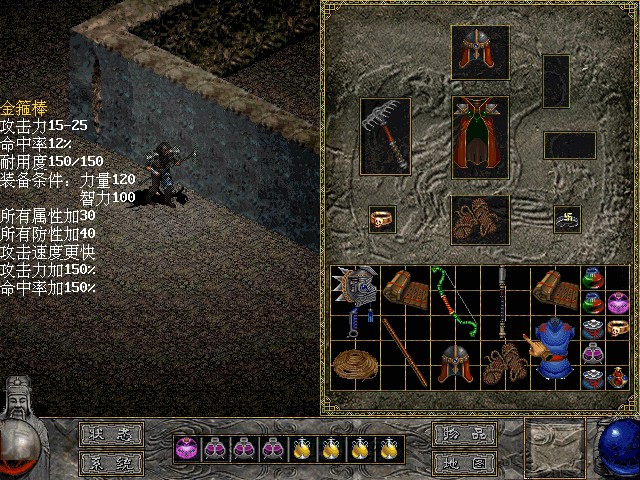This screenshot has height=480, width=640.
Task: Toggle the 物品 inventory panel
Action: (x=464, y=434)
